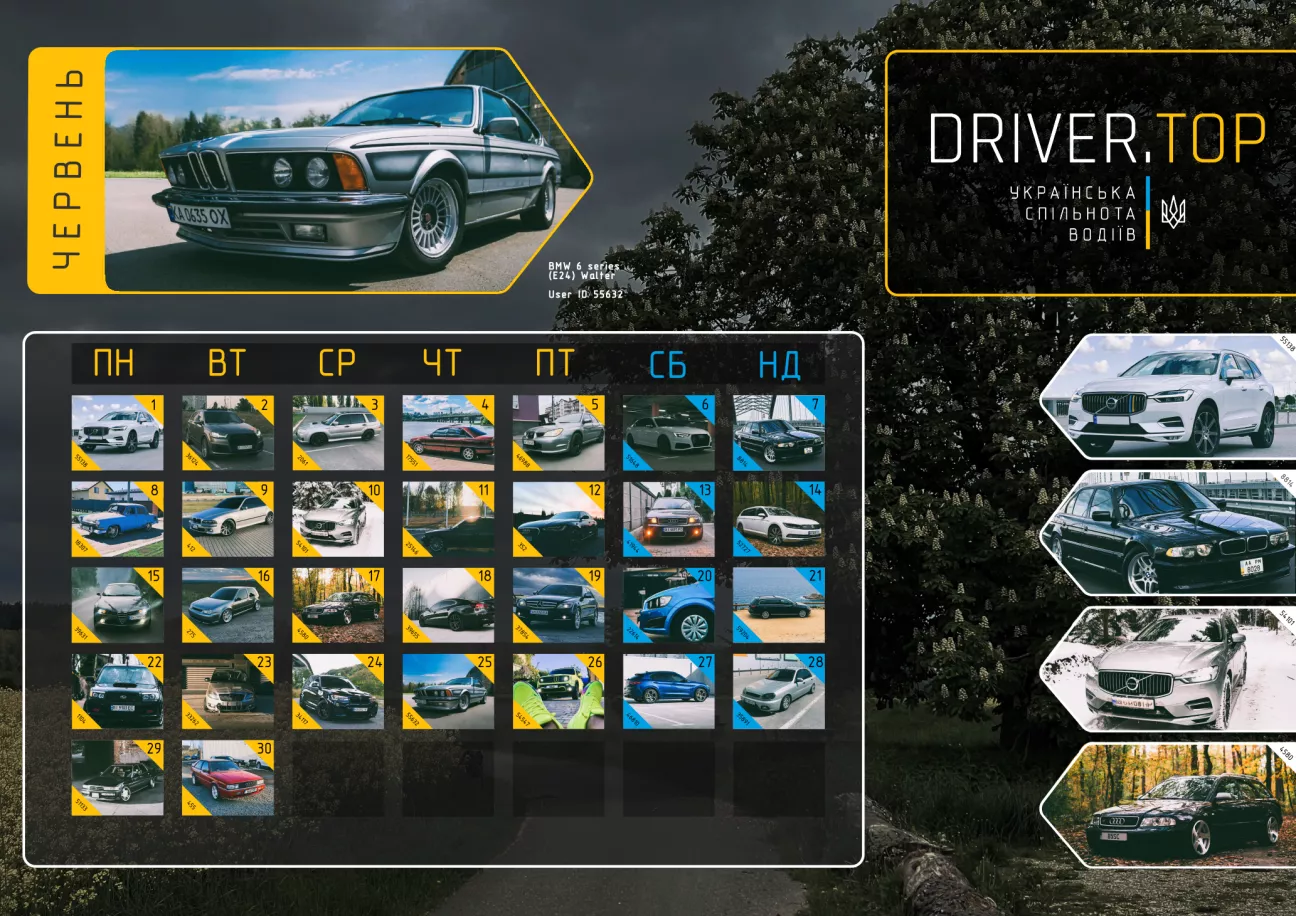Open the day 13 calendar thumbnail
Image resolution: width=1296 pixels, height=916 pixels.
pyautogui.click(x=668, y=520)
